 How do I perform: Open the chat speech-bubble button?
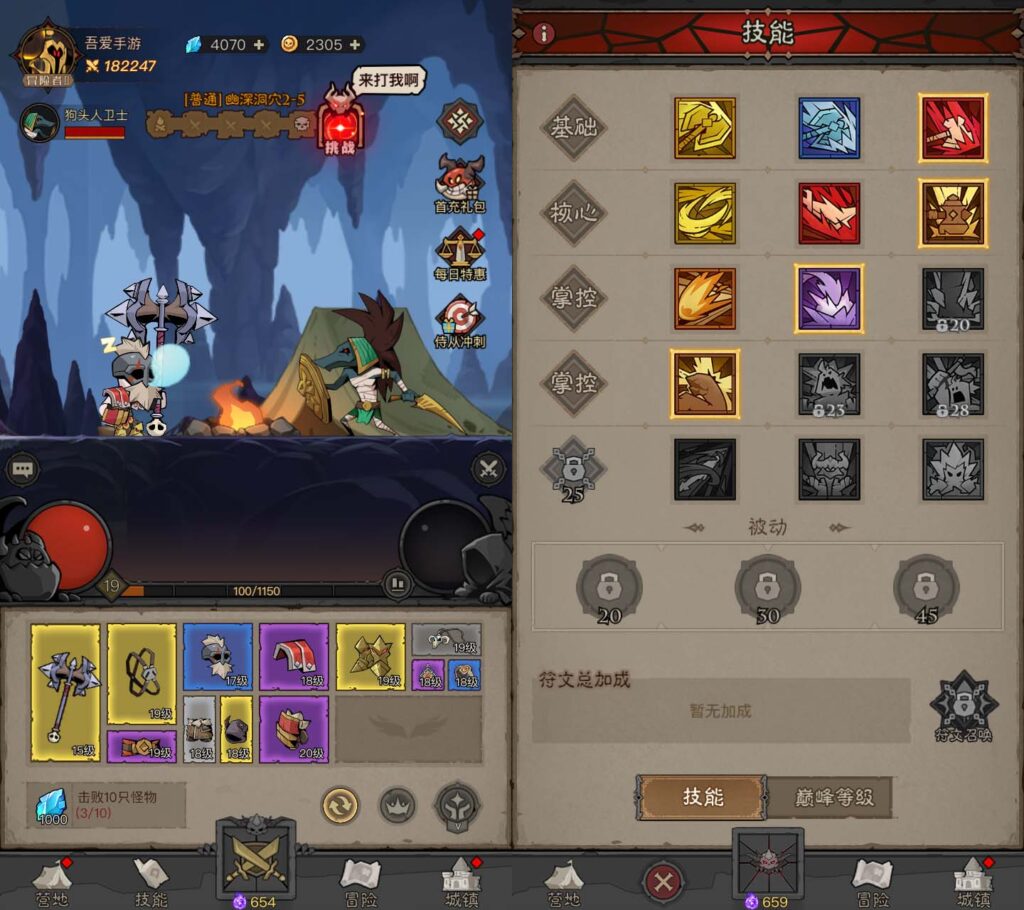point(22,468)
